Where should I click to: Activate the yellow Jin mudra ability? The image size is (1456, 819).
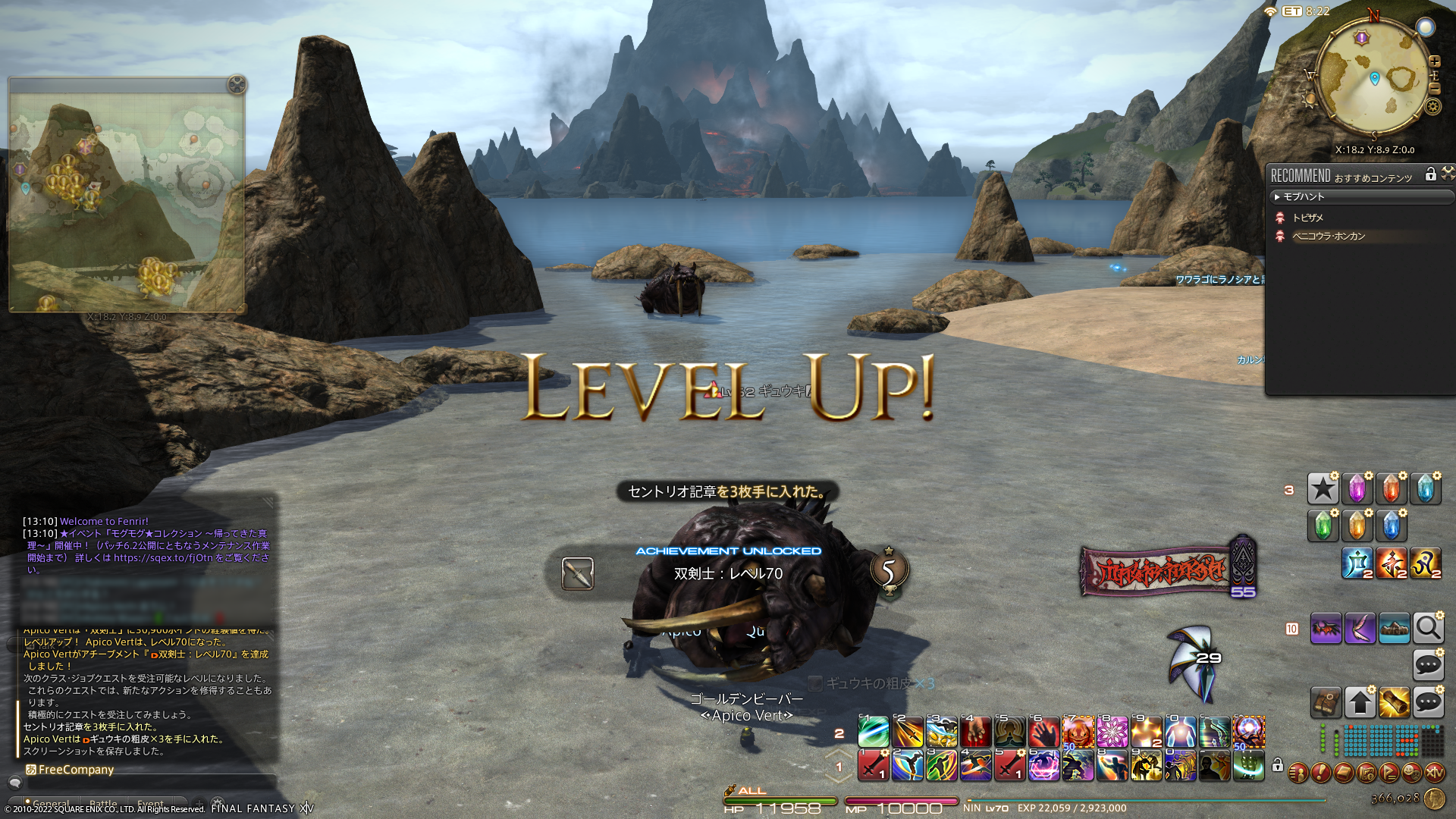1426,563
